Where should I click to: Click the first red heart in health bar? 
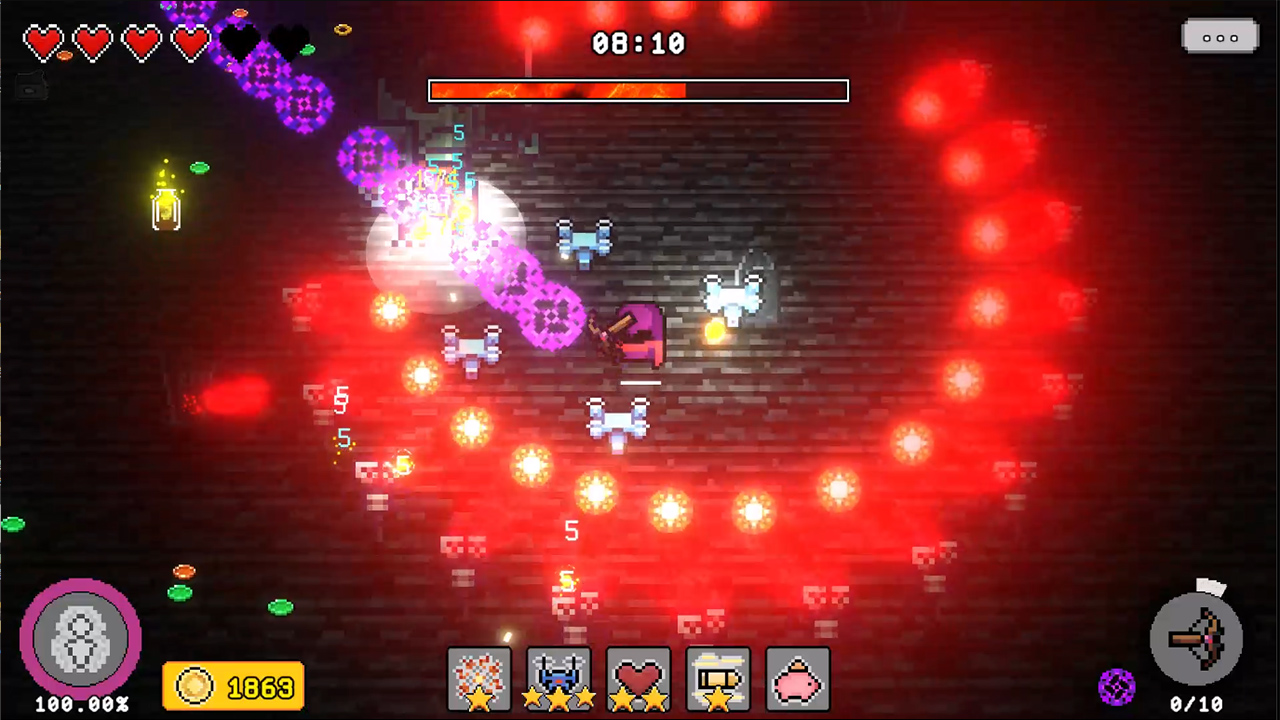[44, 42]
